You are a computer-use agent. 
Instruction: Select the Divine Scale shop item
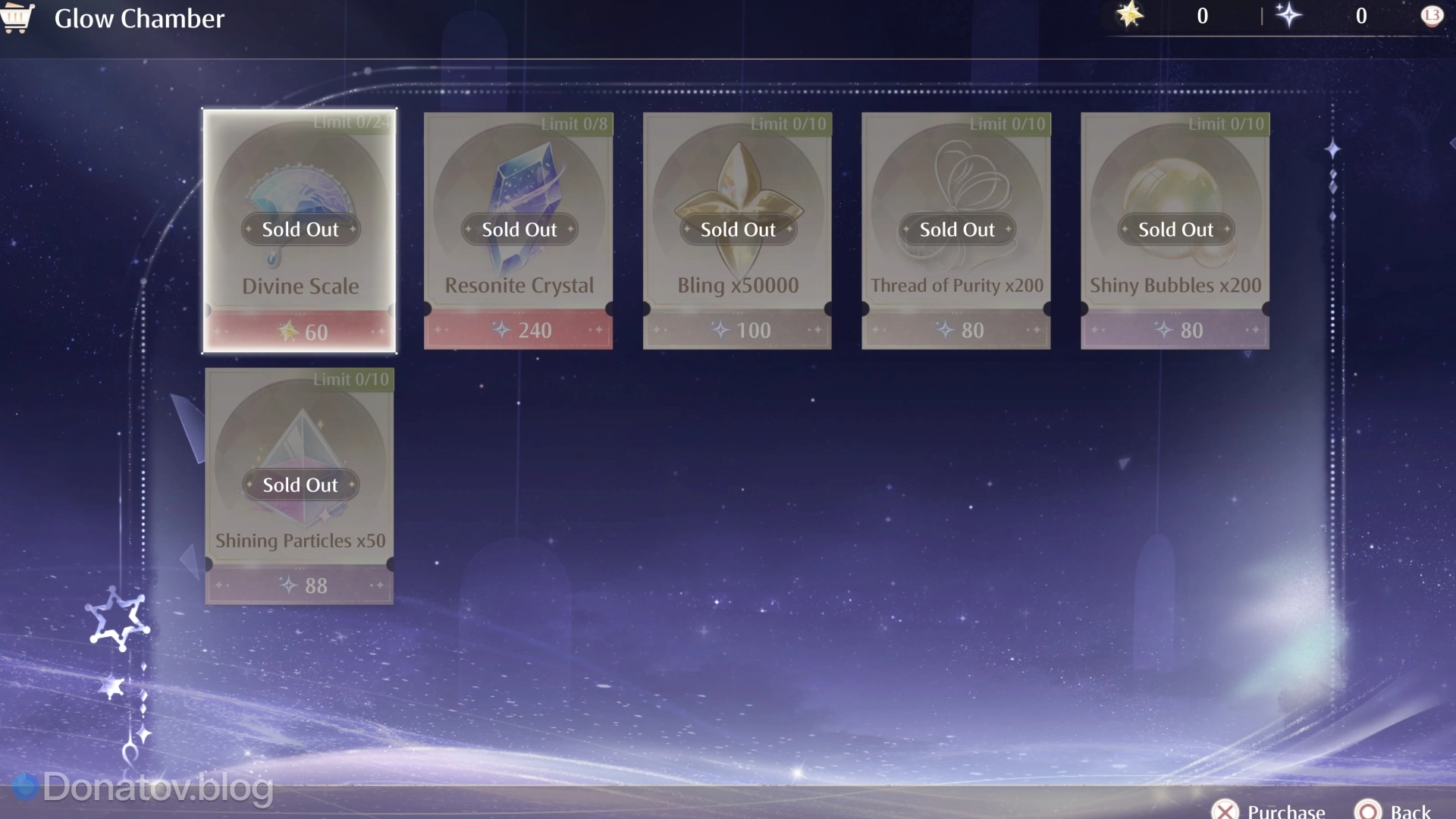point(300,231)
